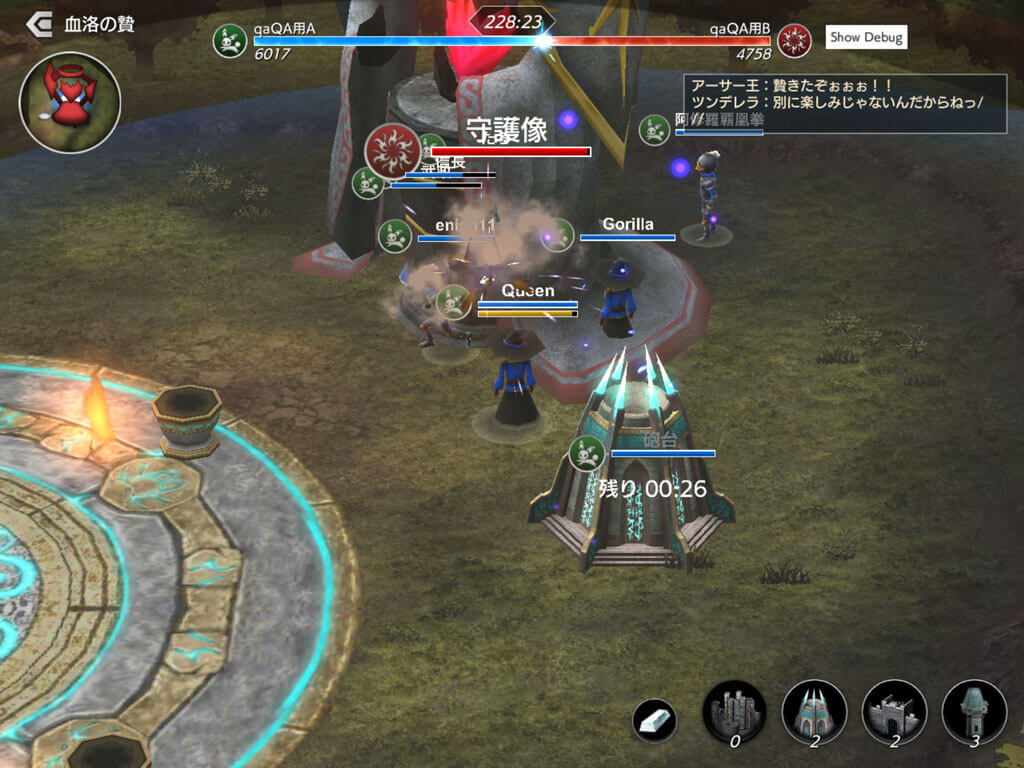1024x768 pixels.
Task: Choose the teal watchtower build icon
Action: click(x=973, y=712)
